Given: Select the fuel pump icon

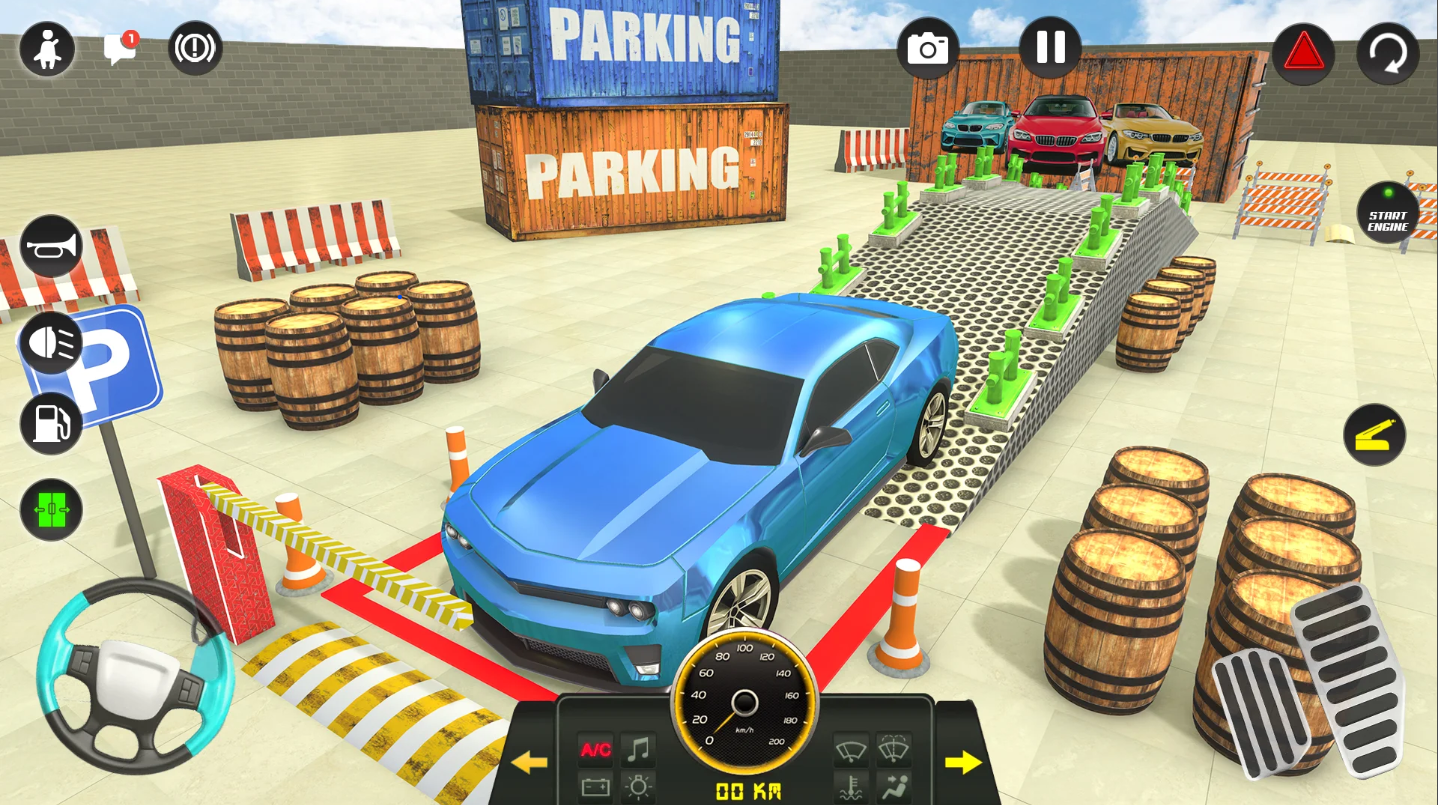Looking at the screenshot, I should pos(51,423).
